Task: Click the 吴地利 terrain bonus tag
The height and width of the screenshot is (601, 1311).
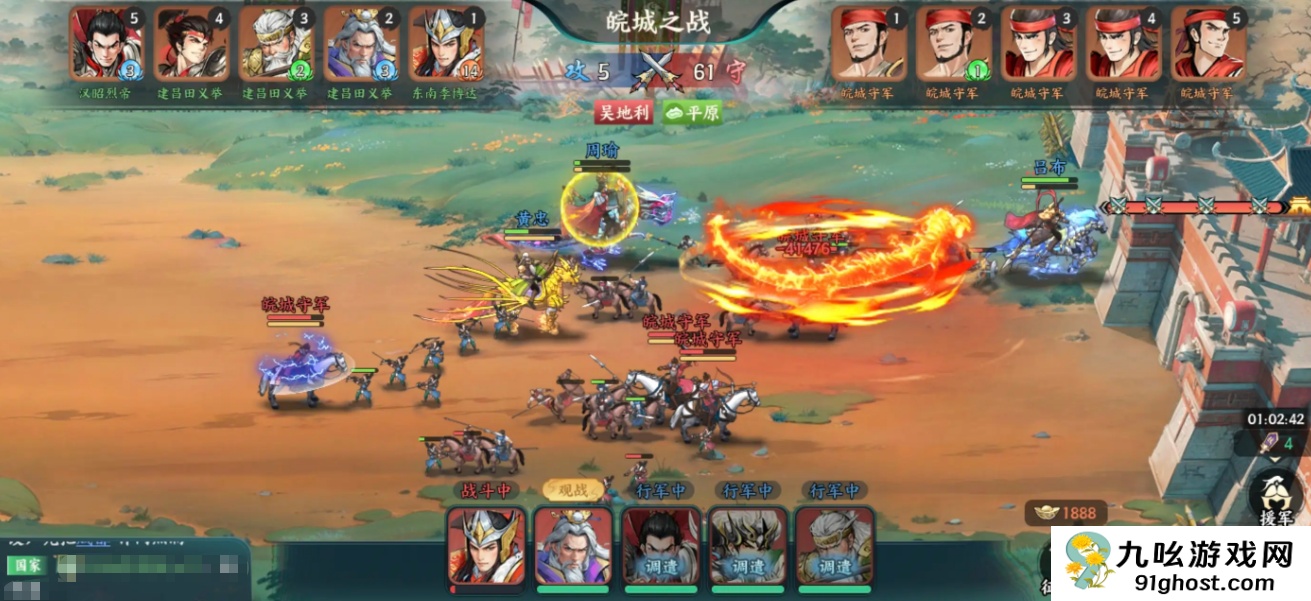Action: click(x=624, y=111)
